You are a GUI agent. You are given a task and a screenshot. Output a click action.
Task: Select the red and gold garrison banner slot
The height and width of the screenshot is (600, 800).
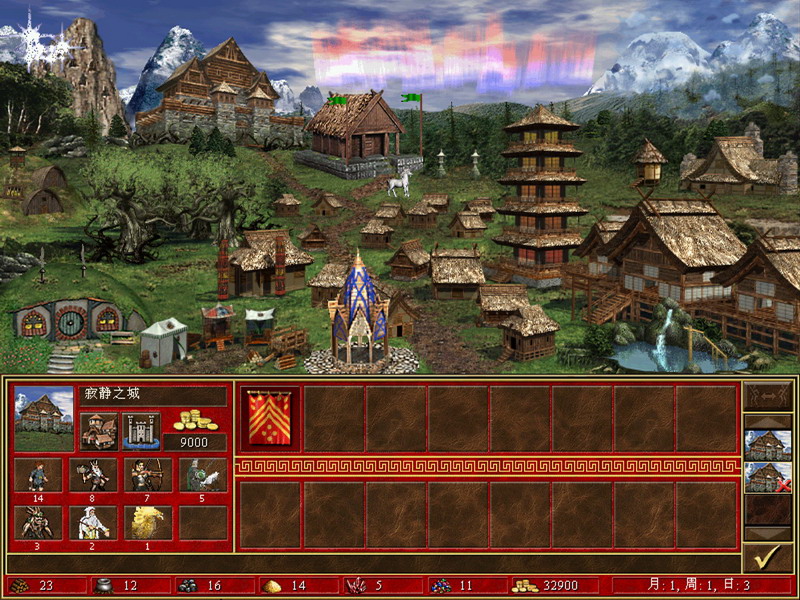coord(269,418)
